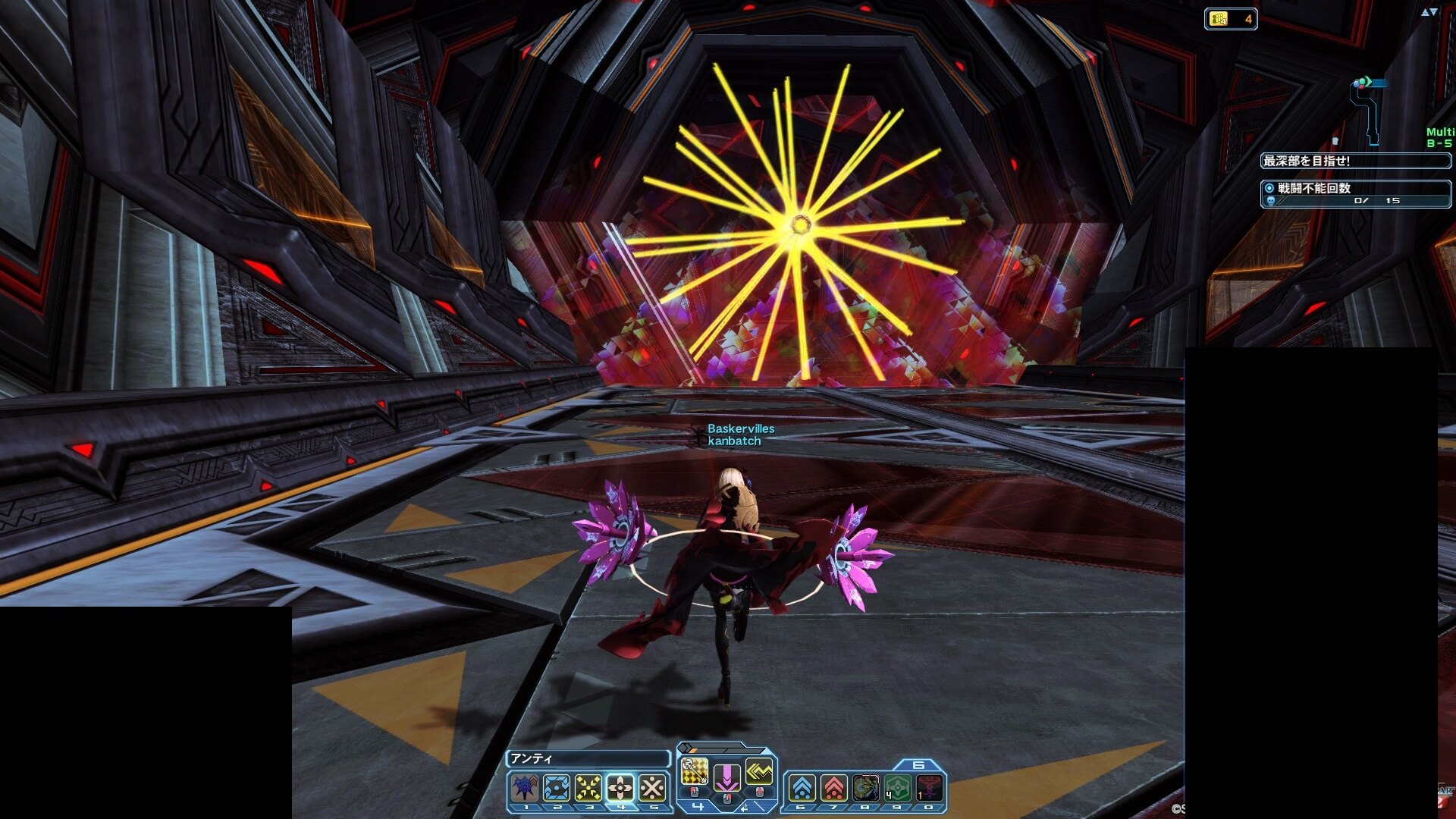Use the blue upward-chevron skill in slot 6

pos(802,789)
